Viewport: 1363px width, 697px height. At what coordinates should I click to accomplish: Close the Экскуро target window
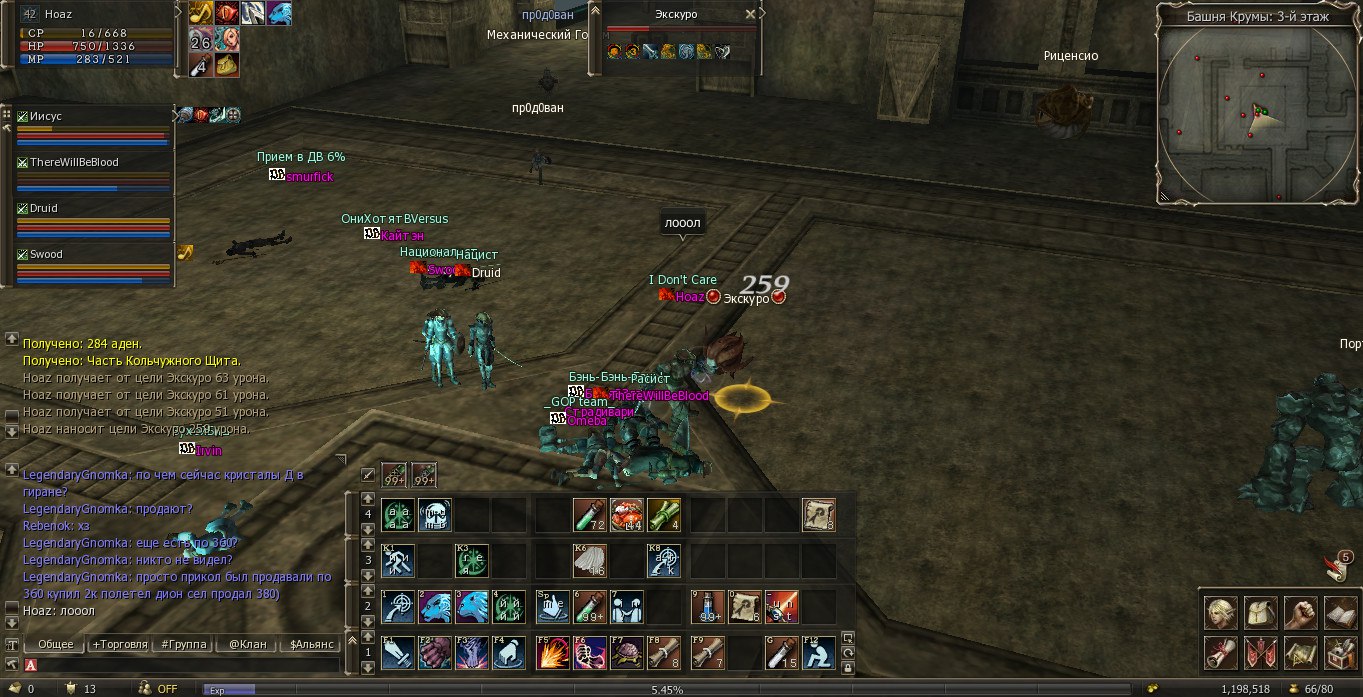[750, 15]
